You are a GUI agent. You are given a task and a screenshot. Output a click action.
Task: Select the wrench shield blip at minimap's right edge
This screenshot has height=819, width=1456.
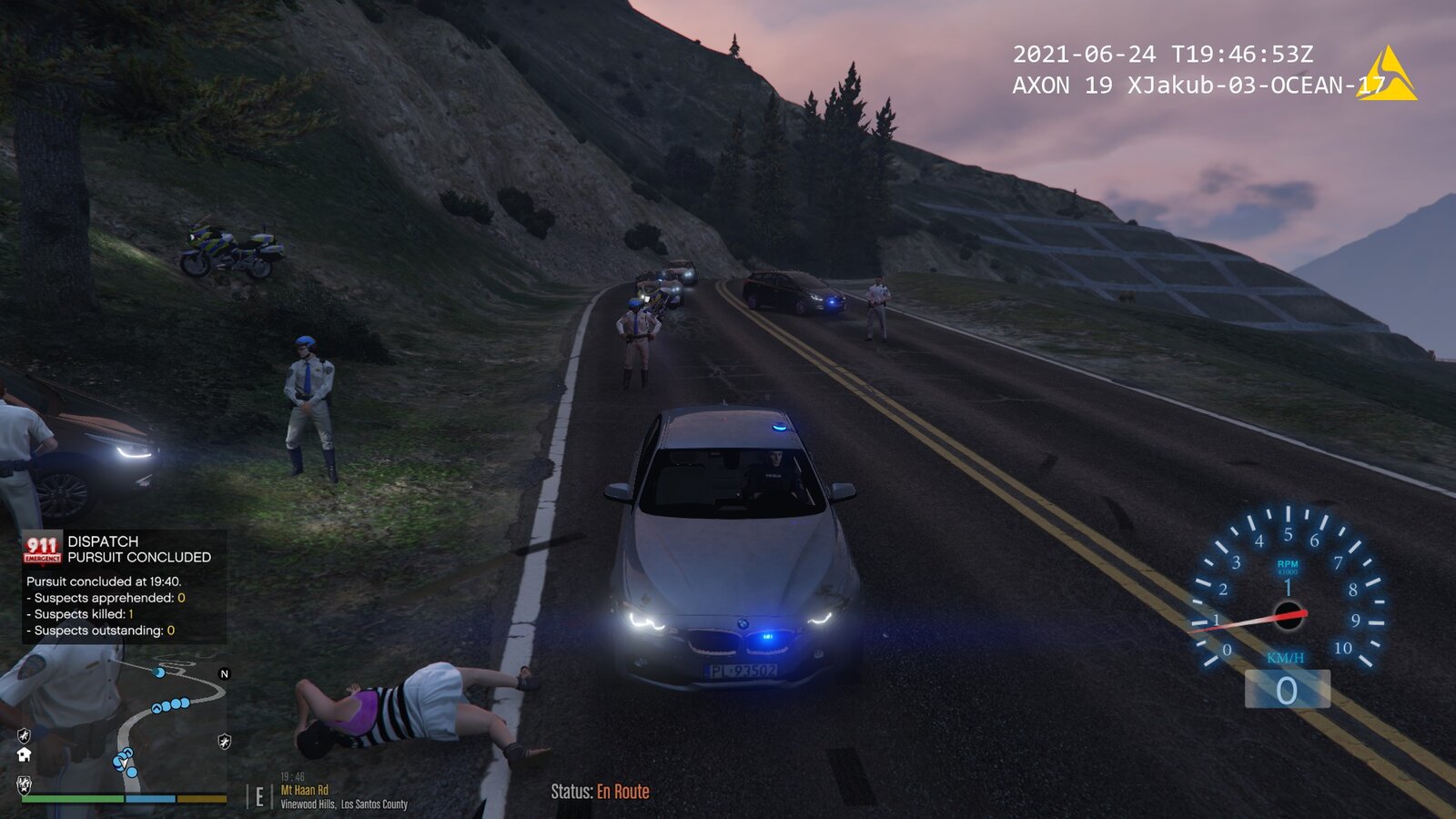pos(224,742)
